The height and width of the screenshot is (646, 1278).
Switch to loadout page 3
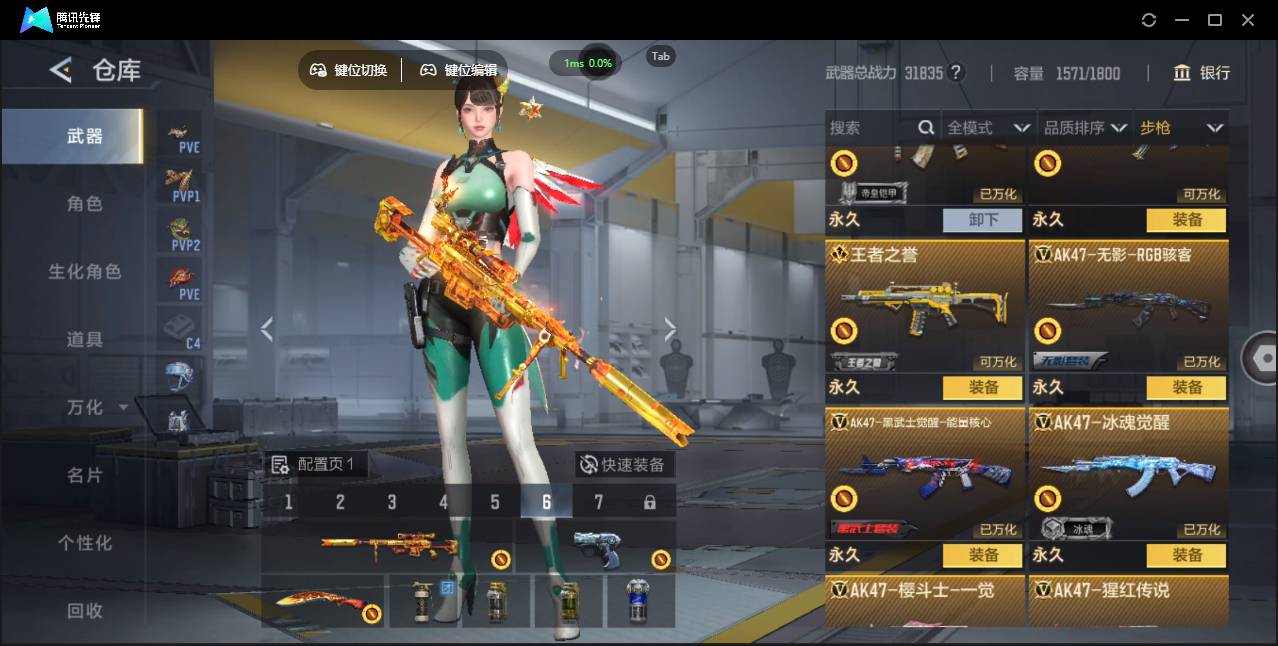pos(392,502)
